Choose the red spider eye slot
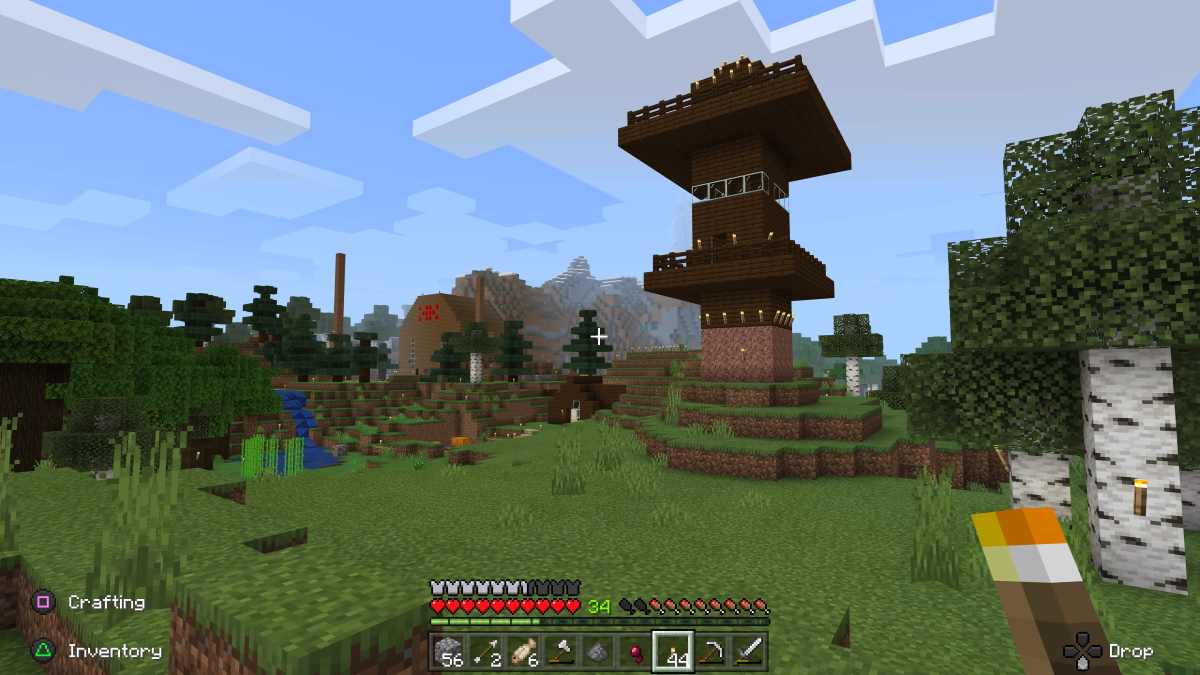Image resolution: width=1200 pixels, height=675 pixels. (634, 652)
